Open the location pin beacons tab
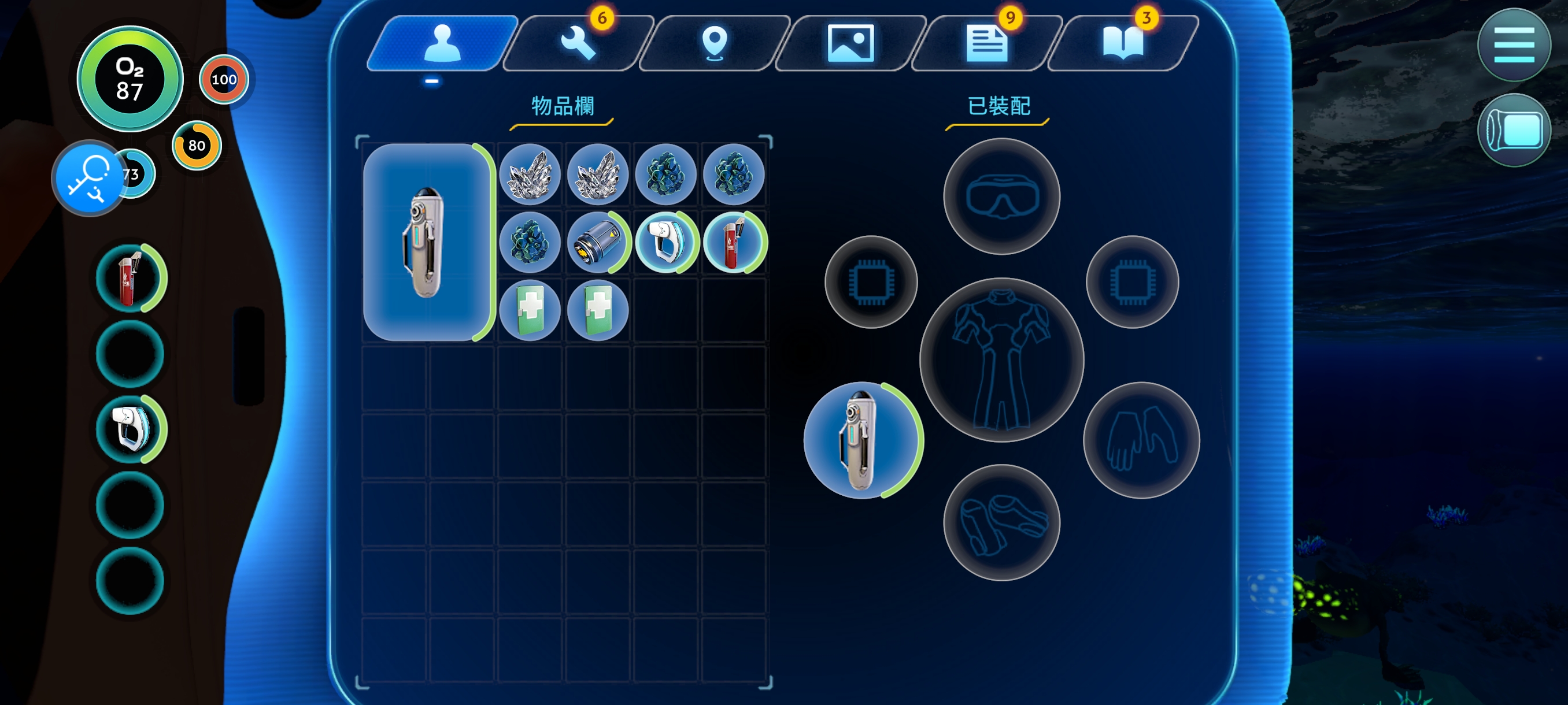The image size is (1568, 705). click(x=714, y=43)
